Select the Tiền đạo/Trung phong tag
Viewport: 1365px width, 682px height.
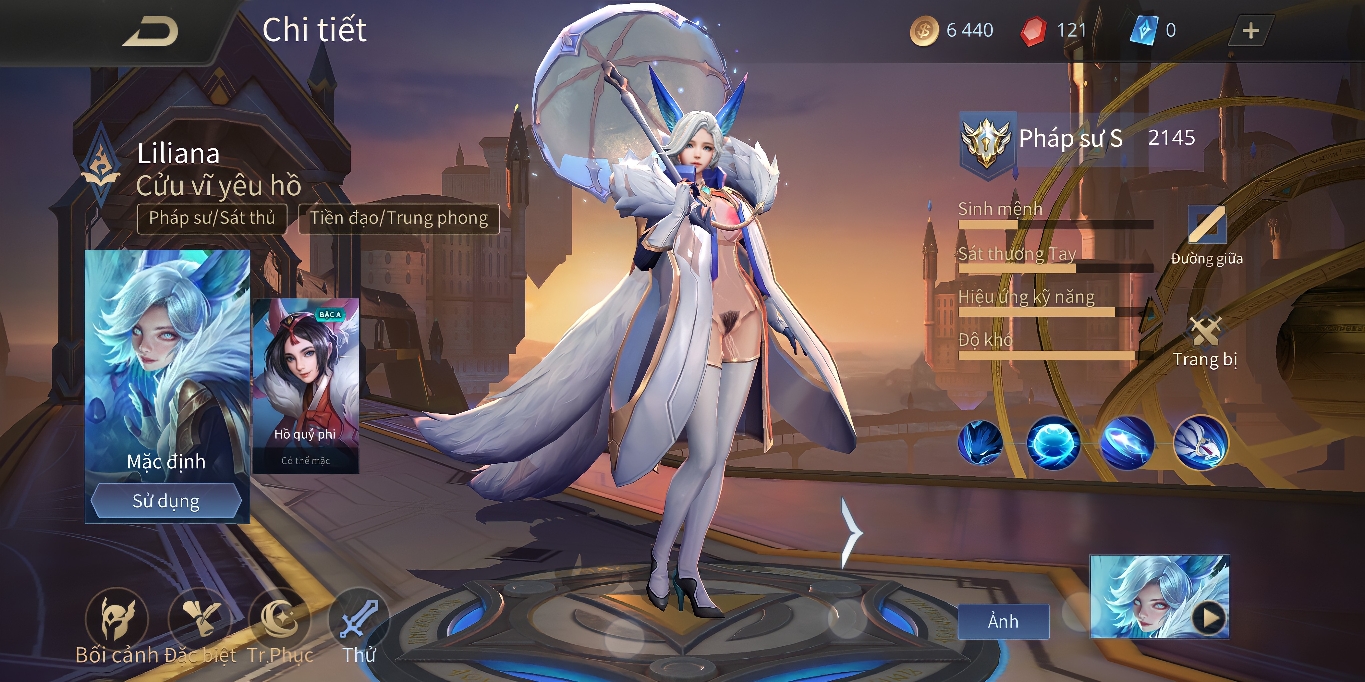tap(398, 218)
